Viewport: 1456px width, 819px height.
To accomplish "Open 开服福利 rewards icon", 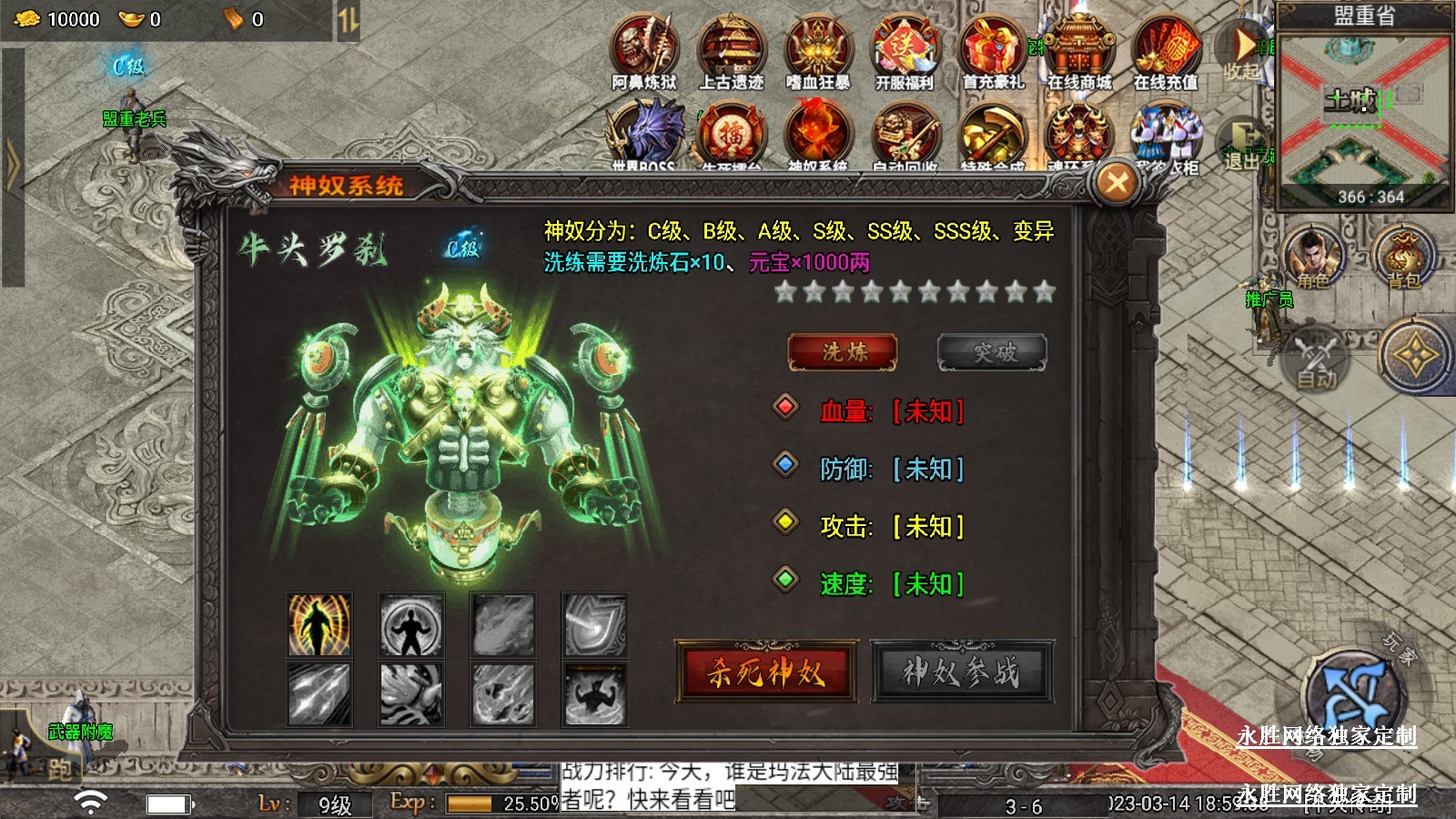I will (x=905, y=52).
